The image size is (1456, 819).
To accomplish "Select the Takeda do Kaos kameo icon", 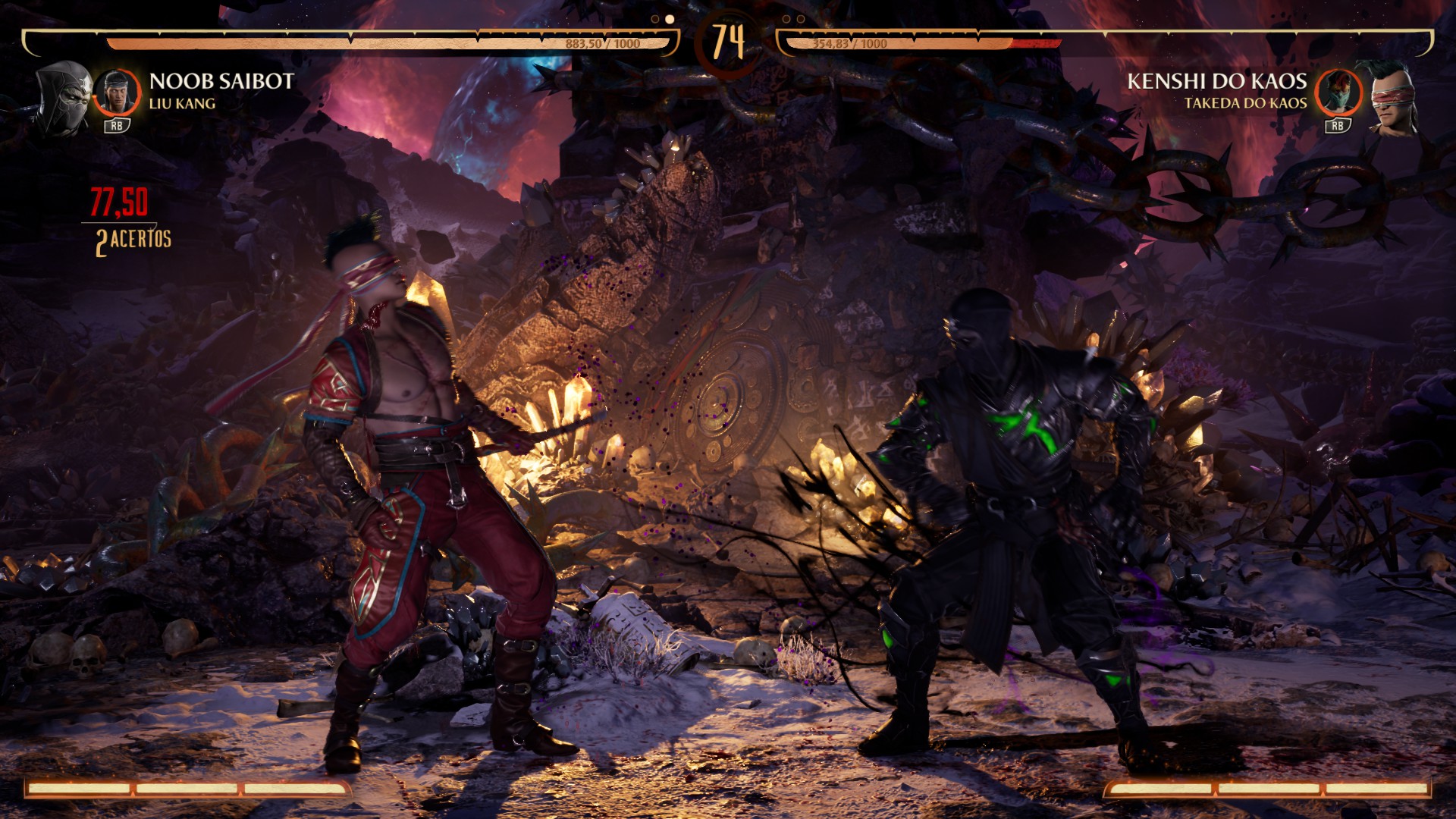I will click(x=1338, y=93).
